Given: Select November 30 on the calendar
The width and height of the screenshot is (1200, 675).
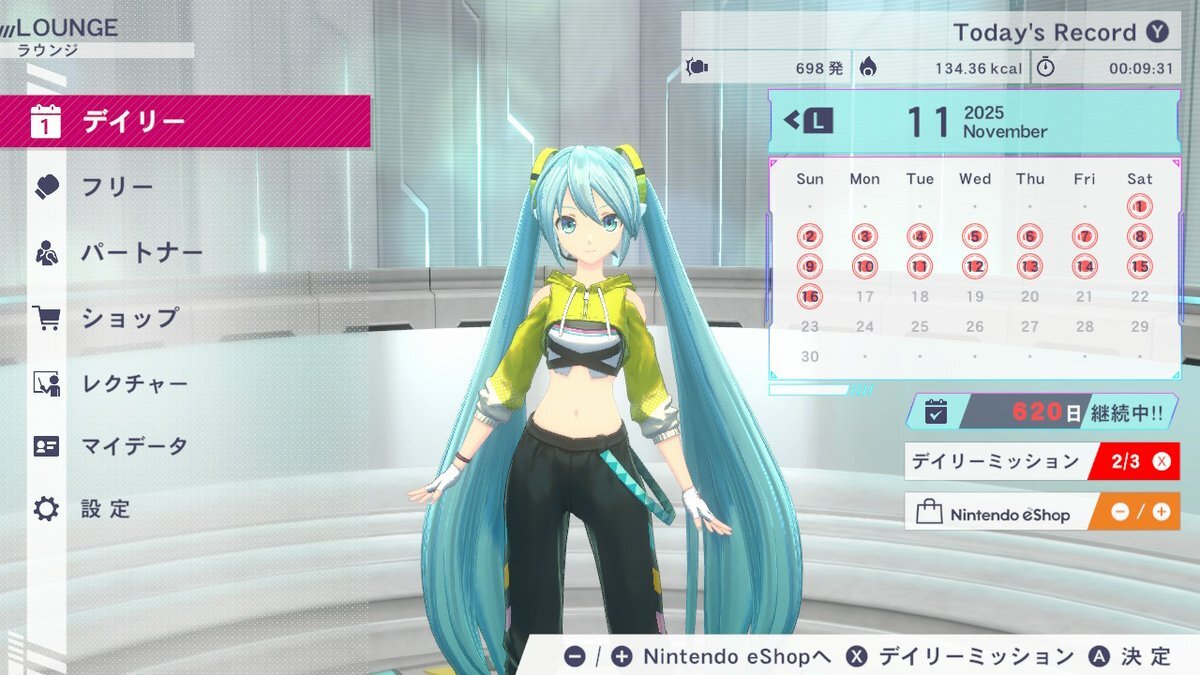Looking at the screenshot, I should click(x=810, y=357).
